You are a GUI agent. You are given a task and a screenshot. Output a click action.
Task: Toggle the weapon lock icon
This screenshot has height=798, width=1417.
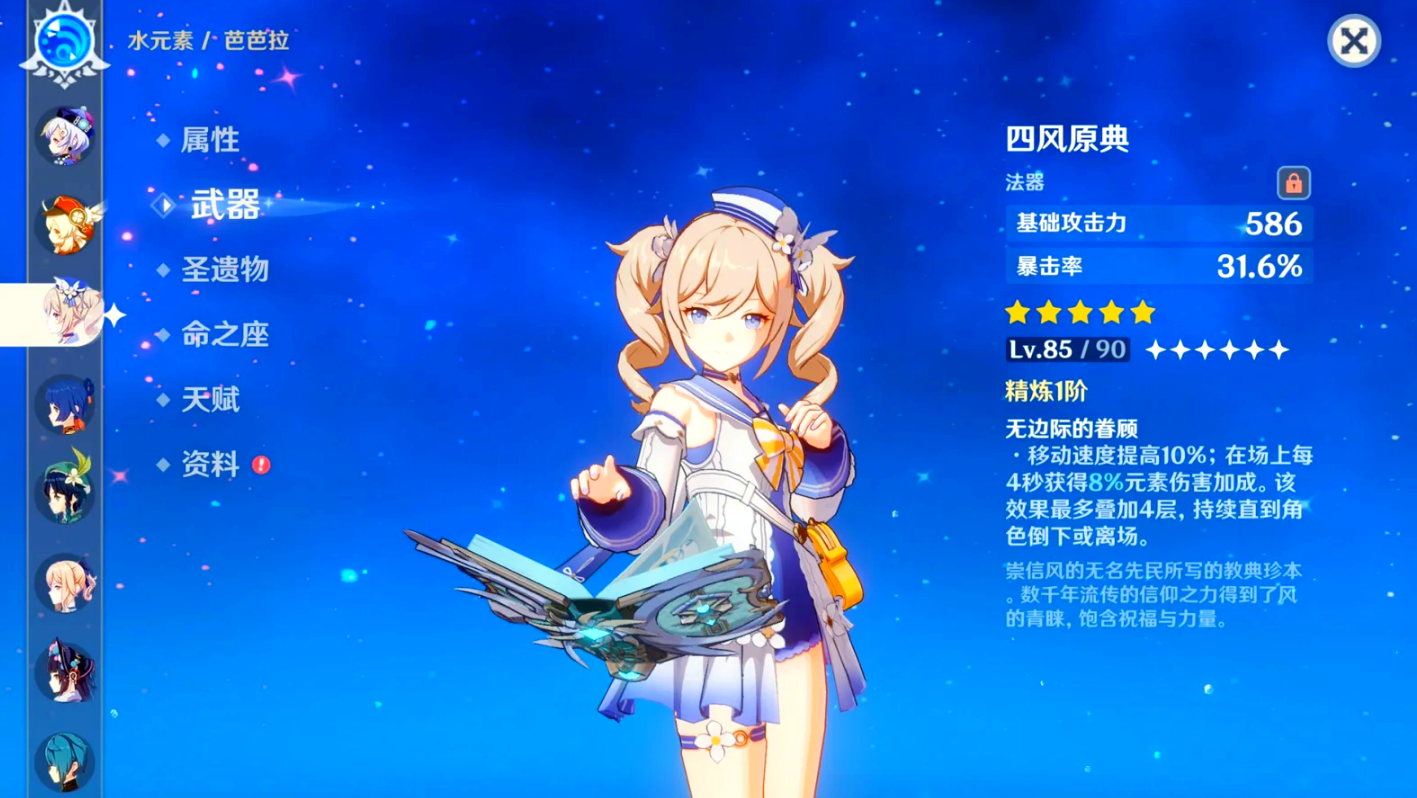click(x=1293, y=184)
